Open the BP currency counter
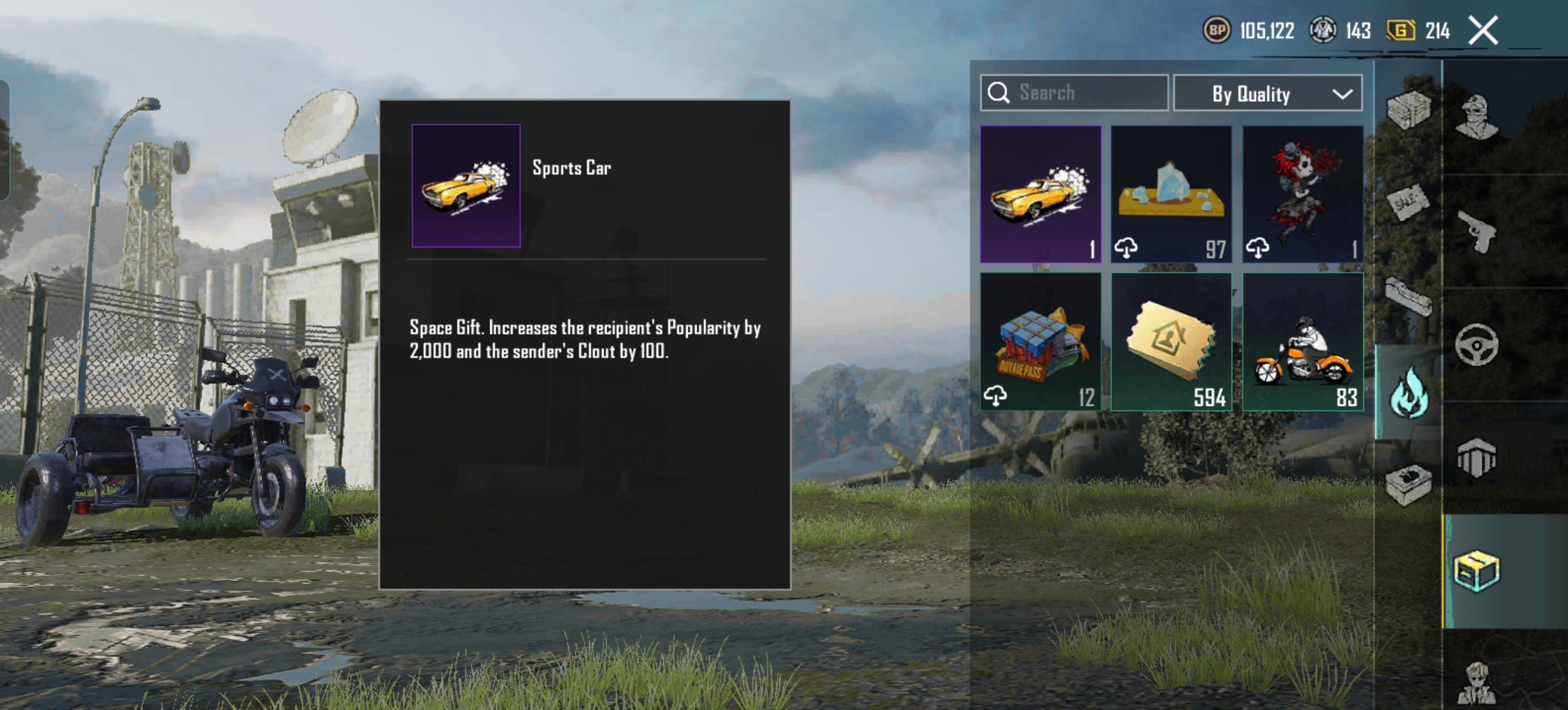This screenshot has height=710, width=1568. (x=1217, y=30)
